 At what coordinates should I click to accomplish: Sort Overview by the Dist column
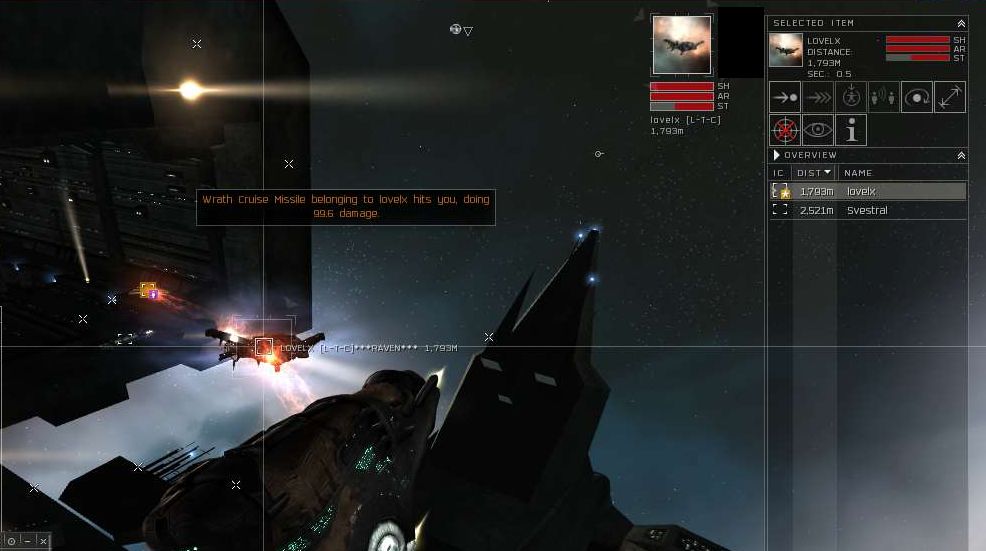point(815,173)
